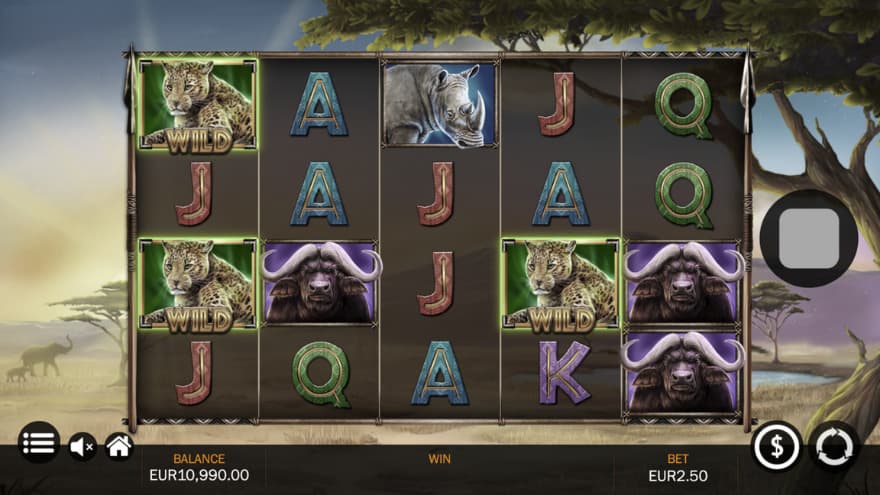Toggle the muted sound speaker icon
This screenshot has width=880, height=495.
tap(82, 446)
